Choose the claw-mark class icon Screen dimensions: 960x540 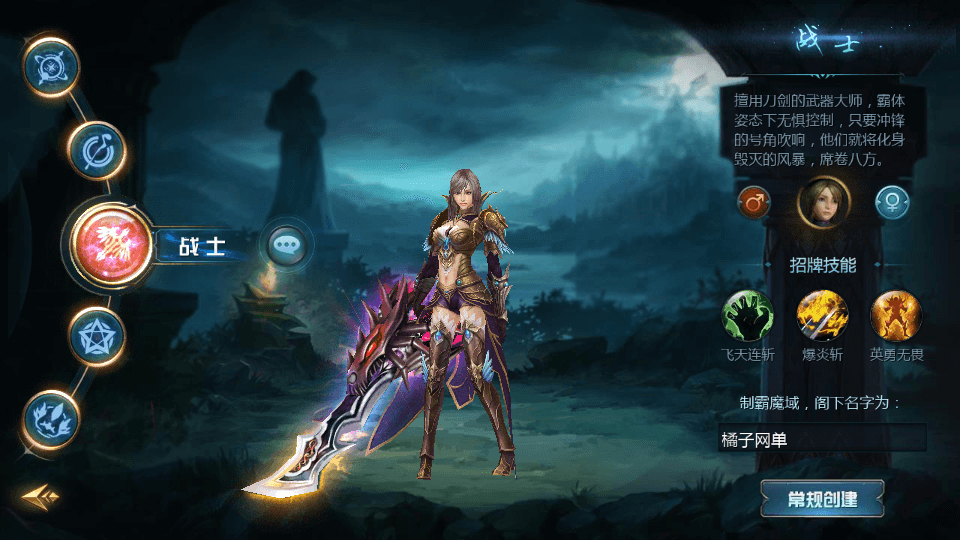(x=52, y=417)
